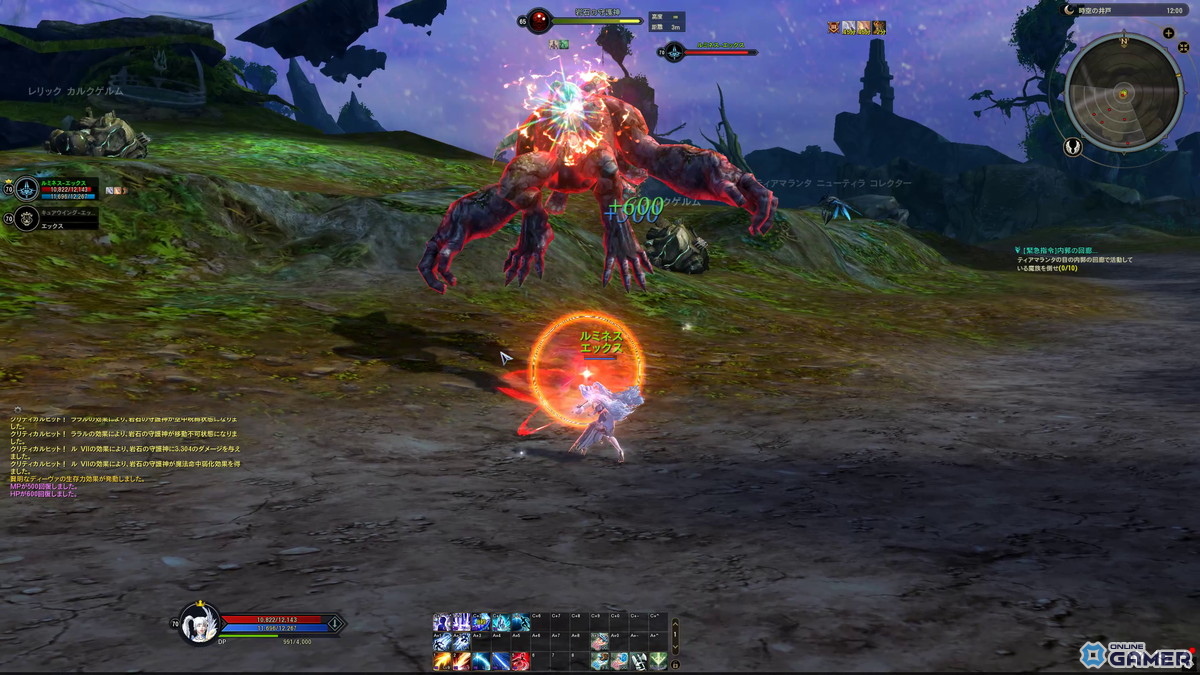
Task: Open the circular minimap
Action: coord(1124,92)
